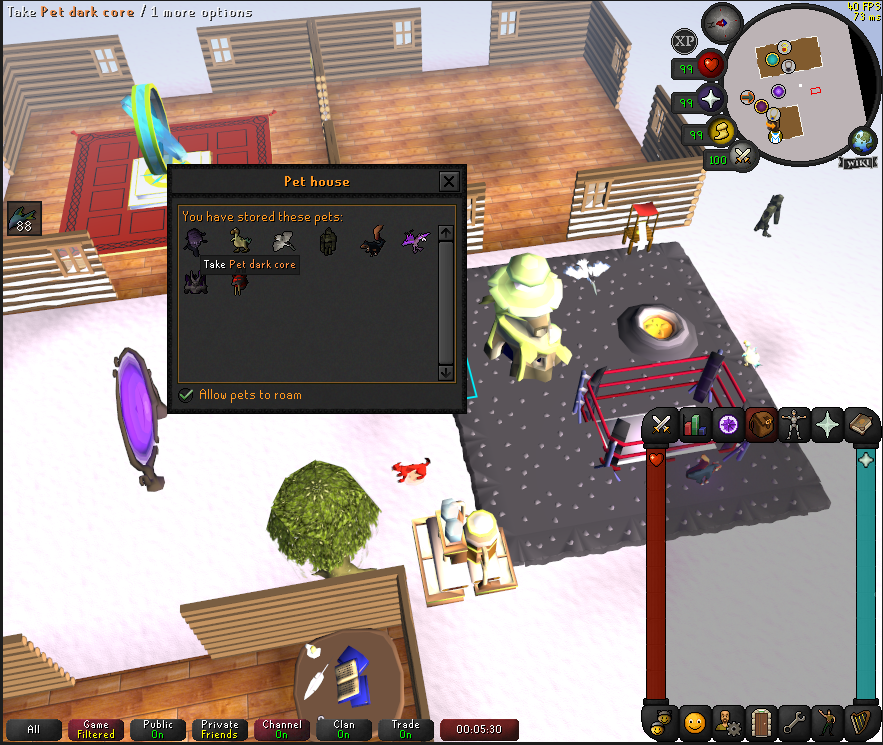Select the Clan chat filter tab
This screenshot has height=745, width=883.
(343, 730)
